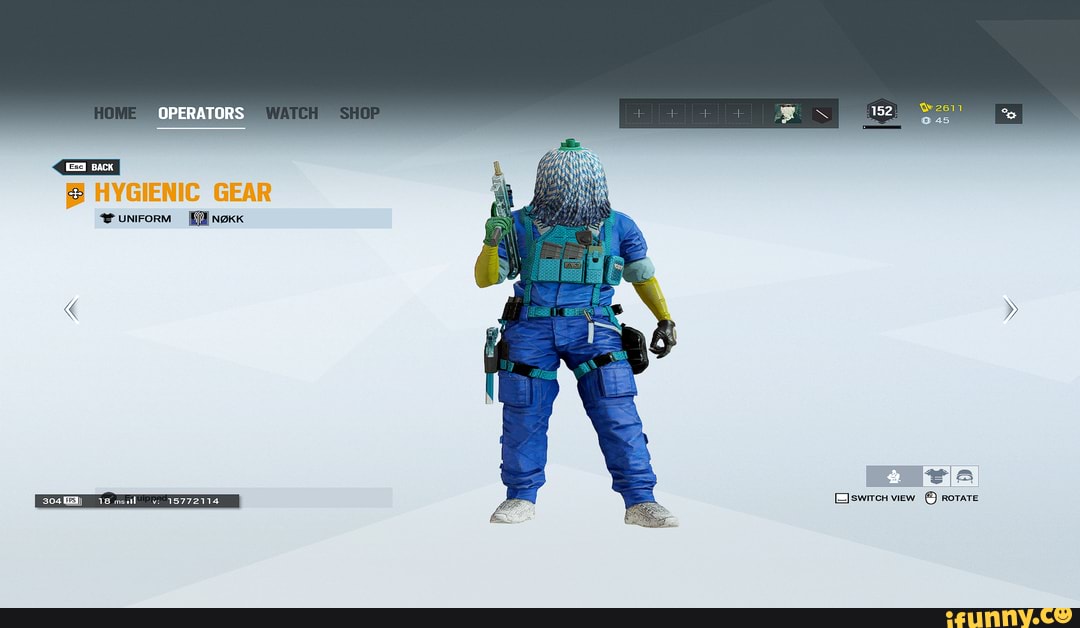
Task: Switch to the uniform vest view
Action: (937, 477)
